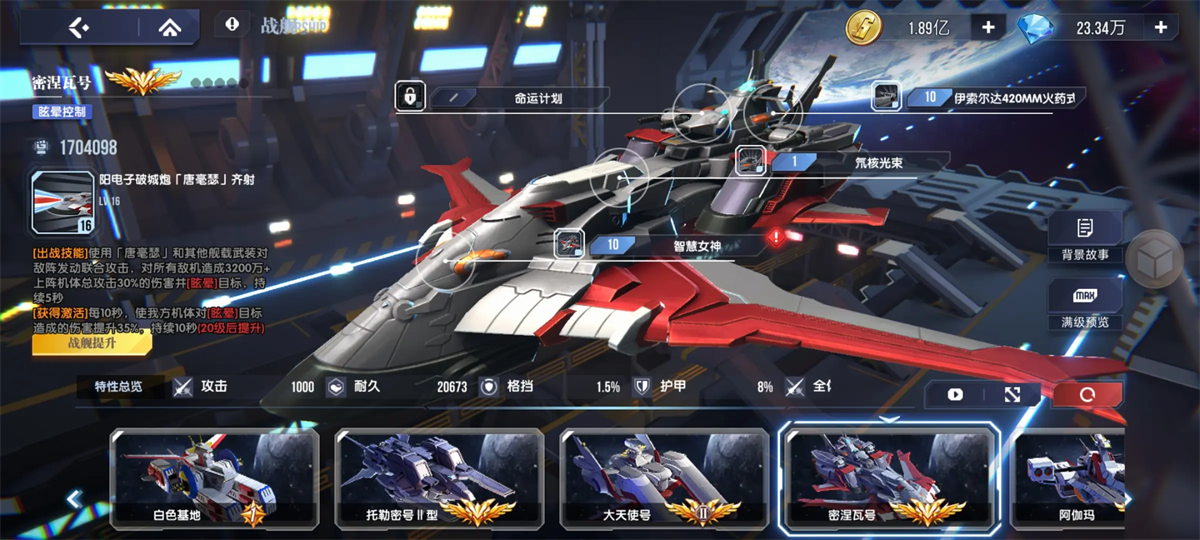Expand the ship view to fullscreen
Screen dimensions: 1200x540
[x=1012, y=395]
